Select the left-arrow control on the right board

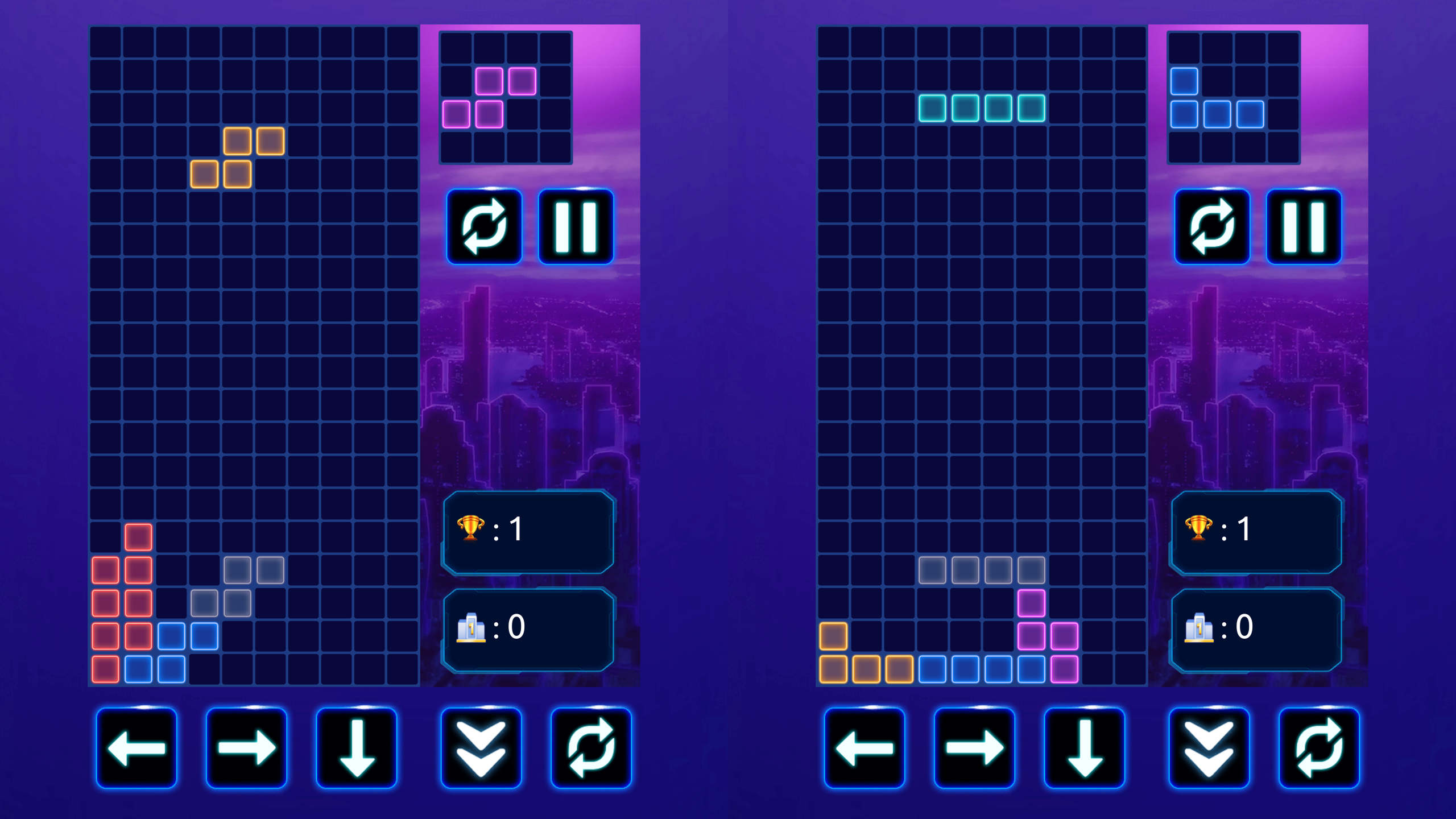coord(865,748)
